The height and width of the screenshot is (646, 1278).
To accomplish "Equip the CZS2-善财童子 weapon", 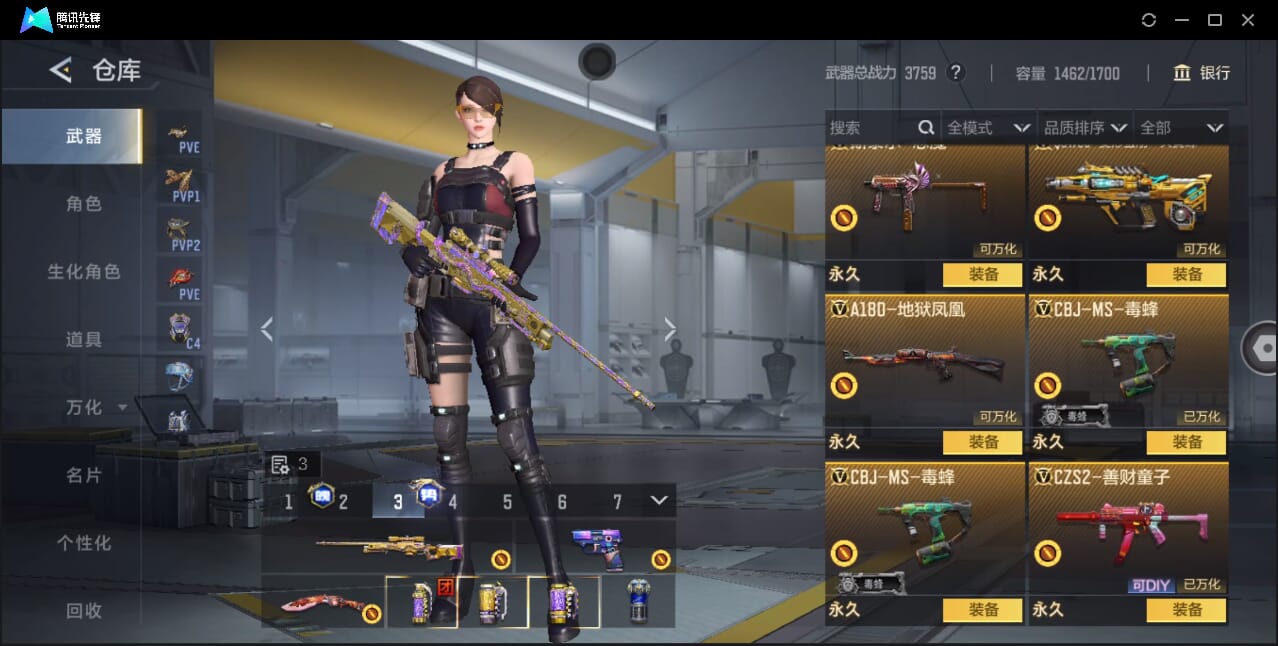I will click(1187, 610).
